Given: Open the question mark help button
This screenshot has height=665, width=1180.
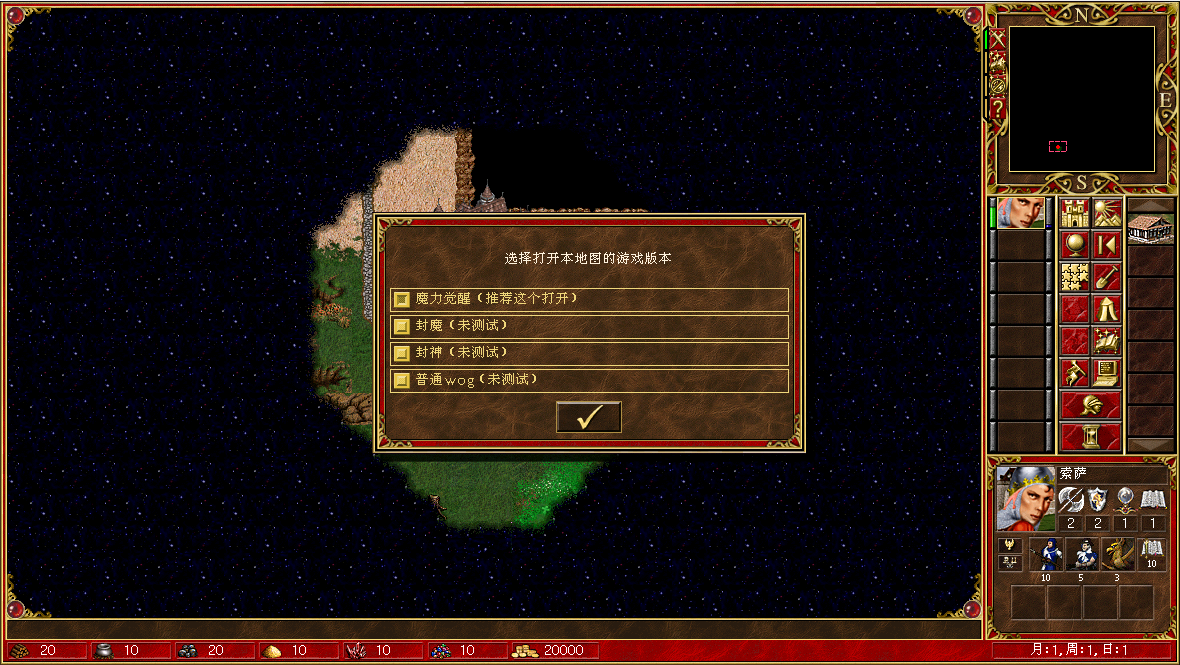Looking at the screenshot, I should (x=997, y=108).
